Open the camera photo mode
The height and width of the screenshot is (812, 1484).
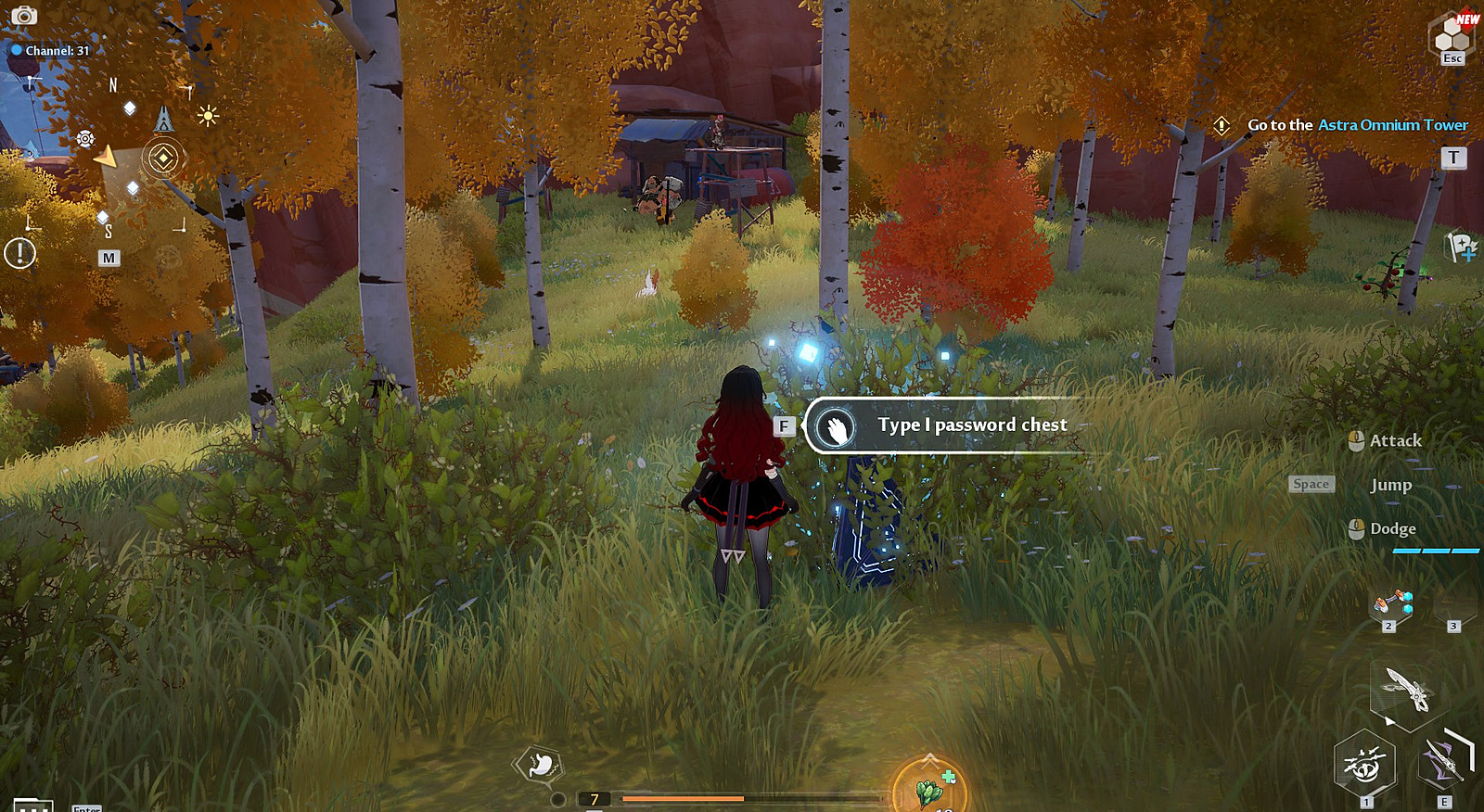tap(23, 16)
